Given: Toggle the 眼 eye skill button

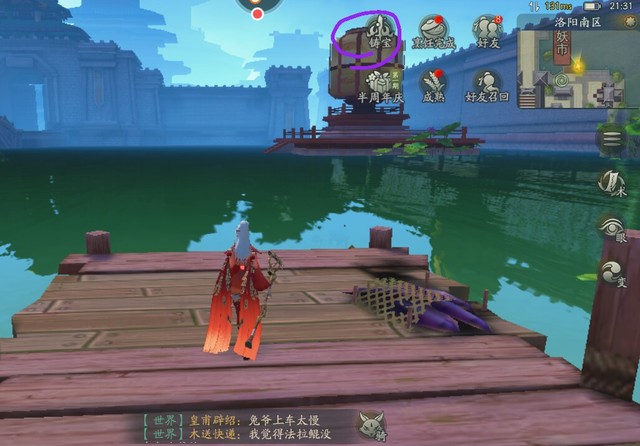Looking at the screenshot, I should click(612, 228).
